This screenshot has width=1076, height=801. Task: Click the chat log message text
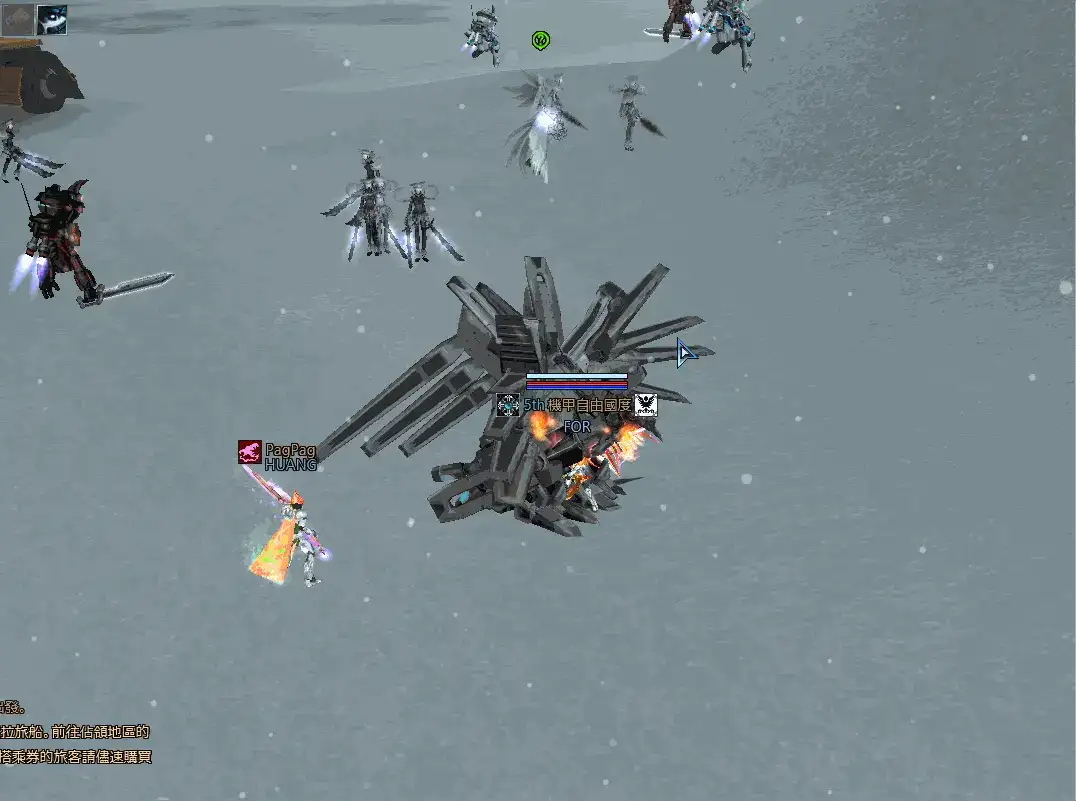[76, 744]
